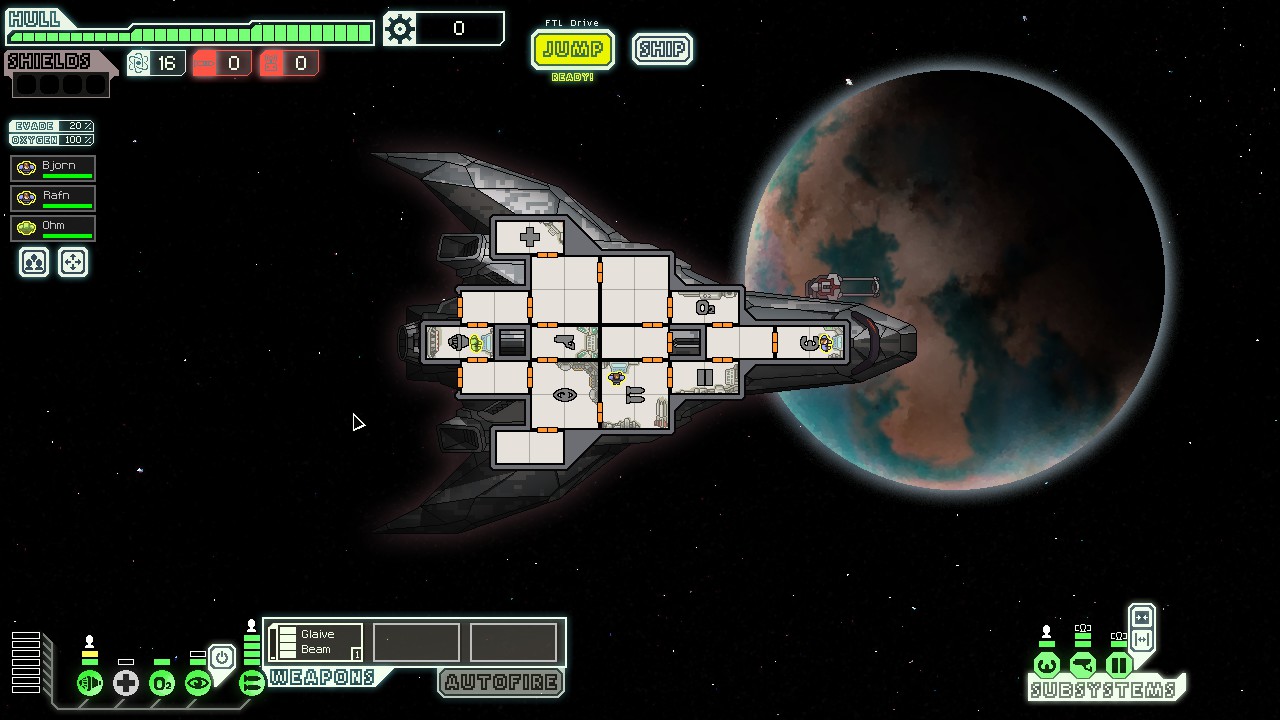Select crew member Rafn
The height and width of the screenshot is (720, 1280).
click(x=53, y=198)
